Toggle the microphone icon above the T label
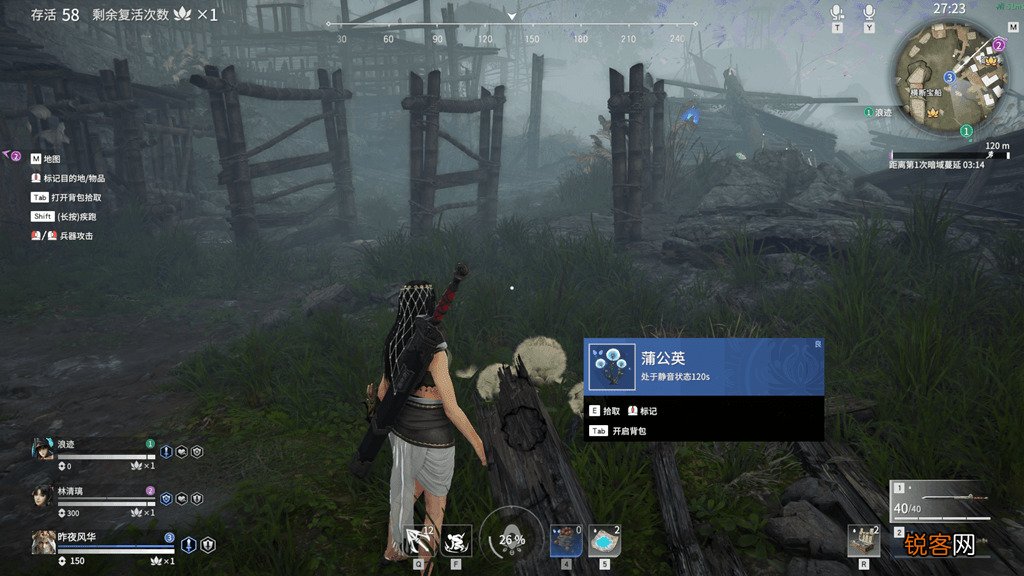Screen dimensions: 1024x576 point(837,12)
